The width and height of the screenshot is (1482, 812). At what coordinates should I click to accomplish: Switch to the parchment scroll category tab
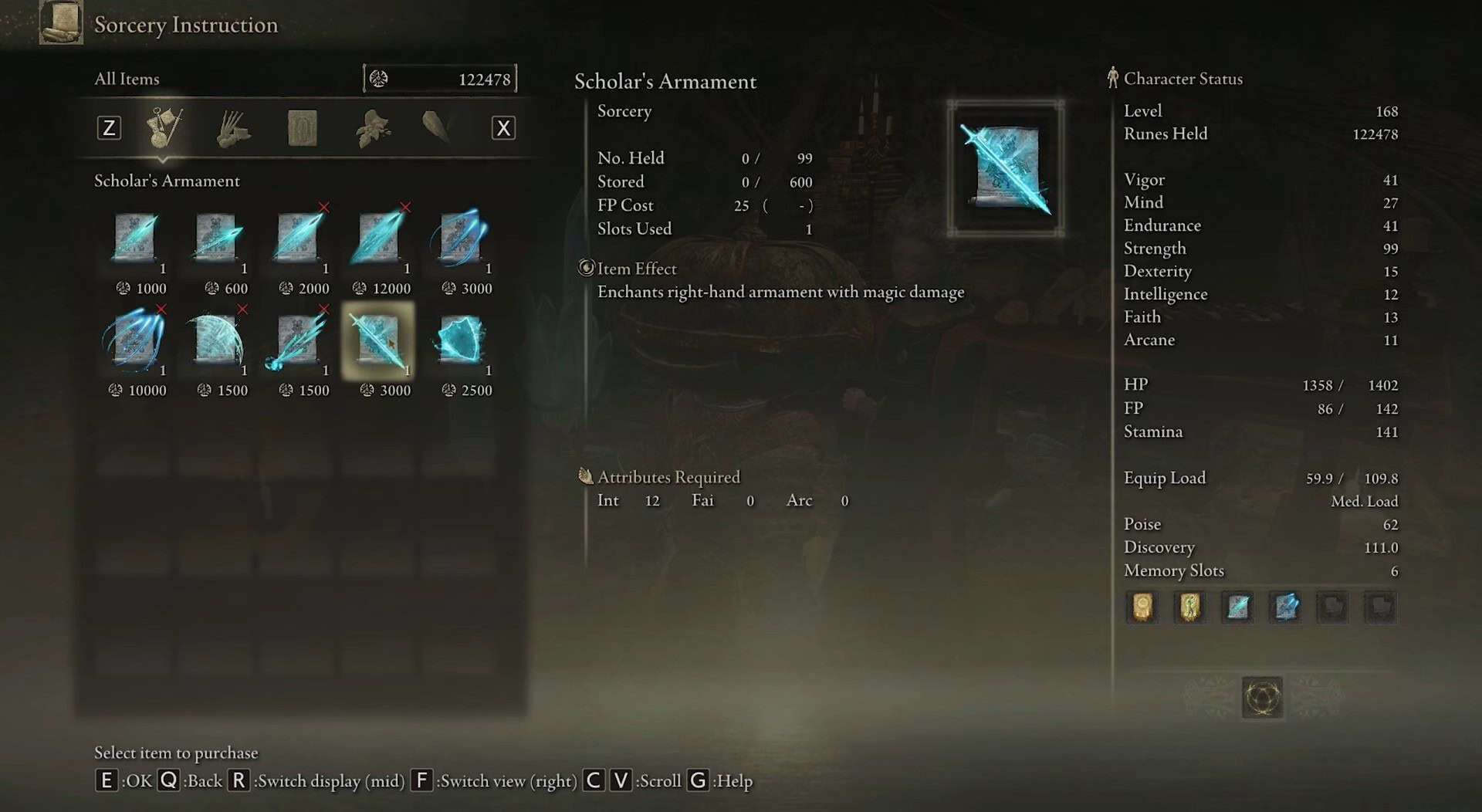point(302,128)
